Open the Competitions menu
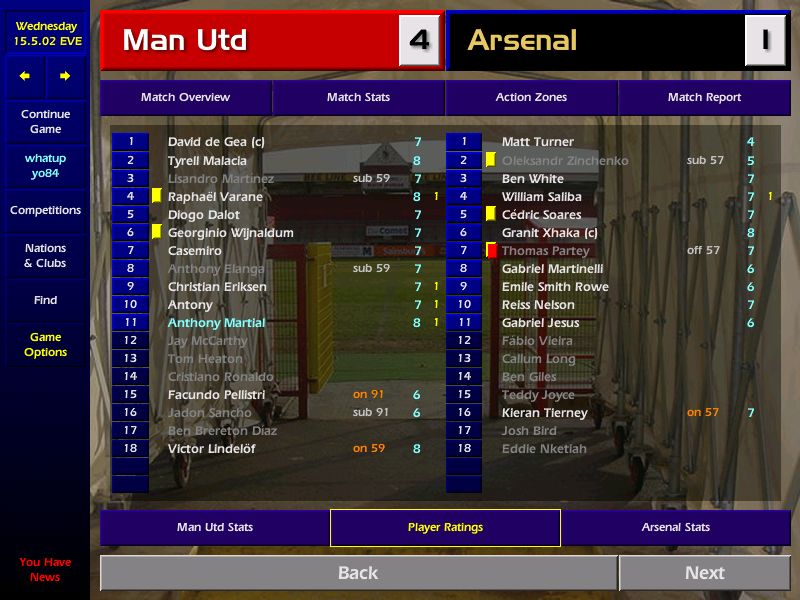The height and width of the screenshot is (600, 800). 45,210
